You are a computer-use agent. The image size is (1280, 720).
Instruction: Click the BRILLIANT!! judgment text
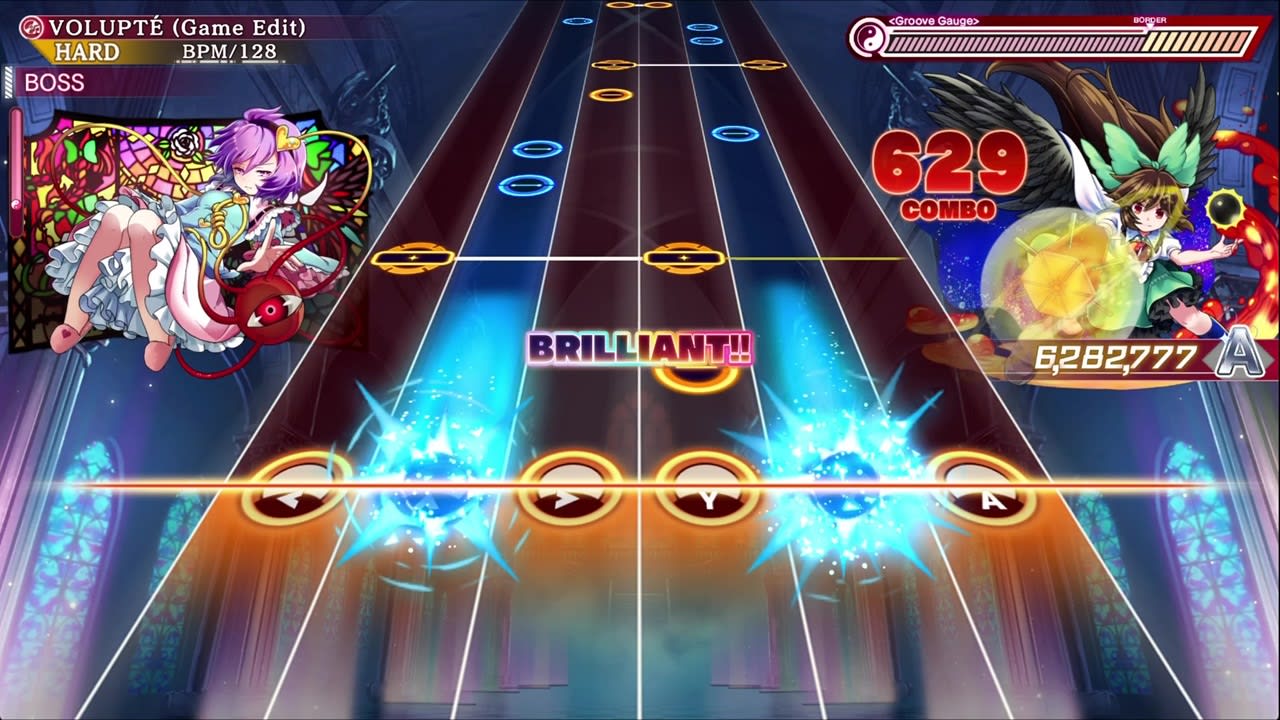[x=640, y=349]
